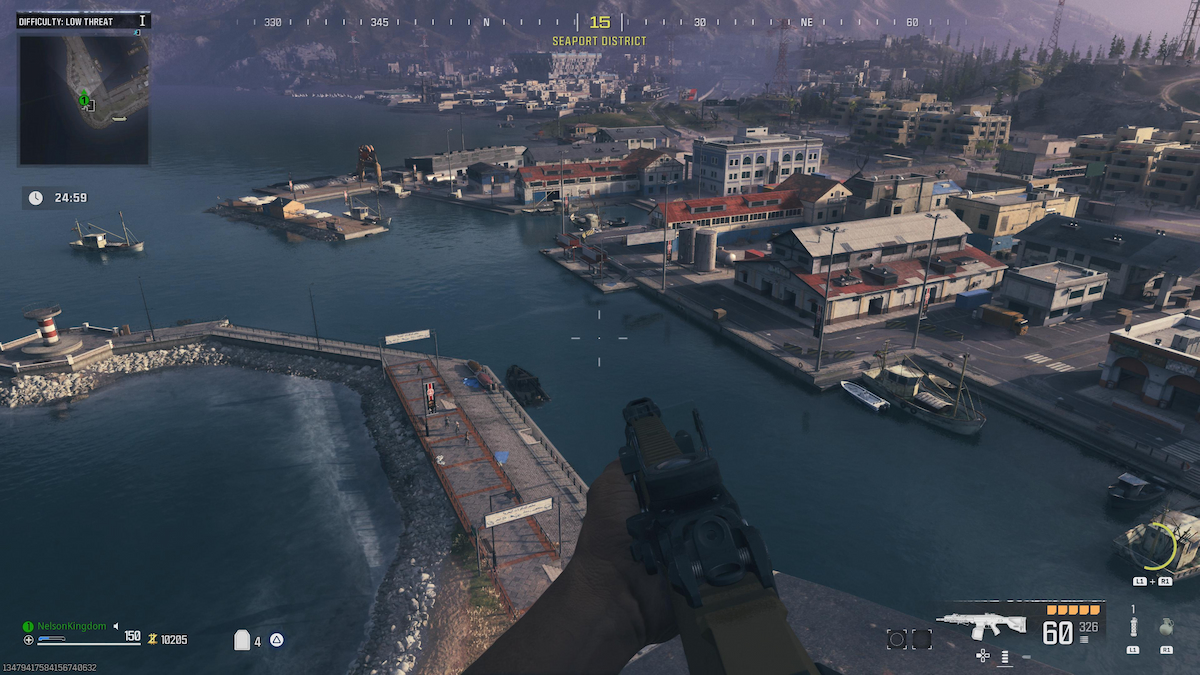Select the circular field upgrade slot
Screen dimensions: 1200x675
(x=897, y=639)
